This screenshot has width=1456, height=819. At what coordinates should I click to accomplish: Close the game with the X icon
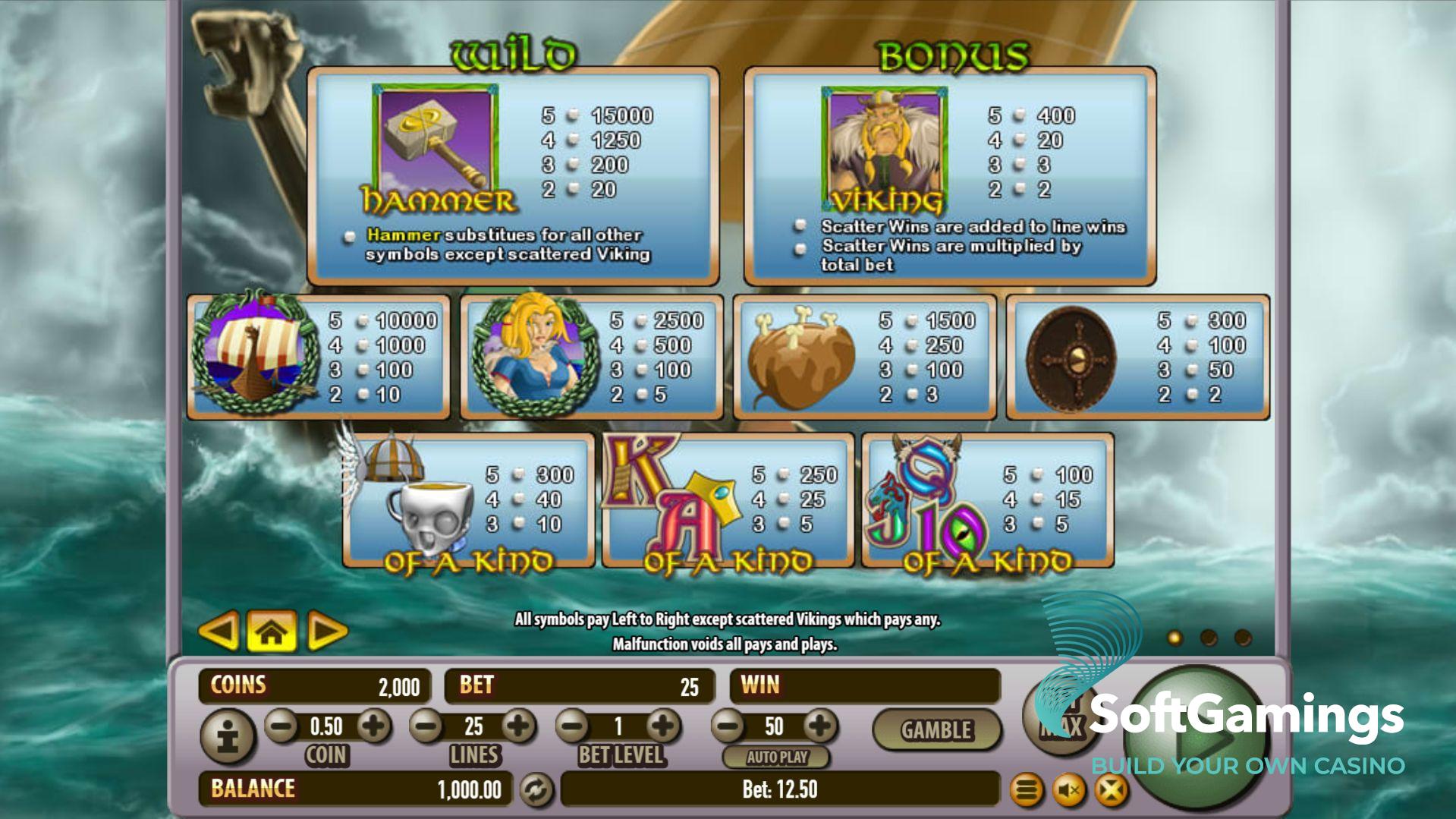coord(1111,792)
